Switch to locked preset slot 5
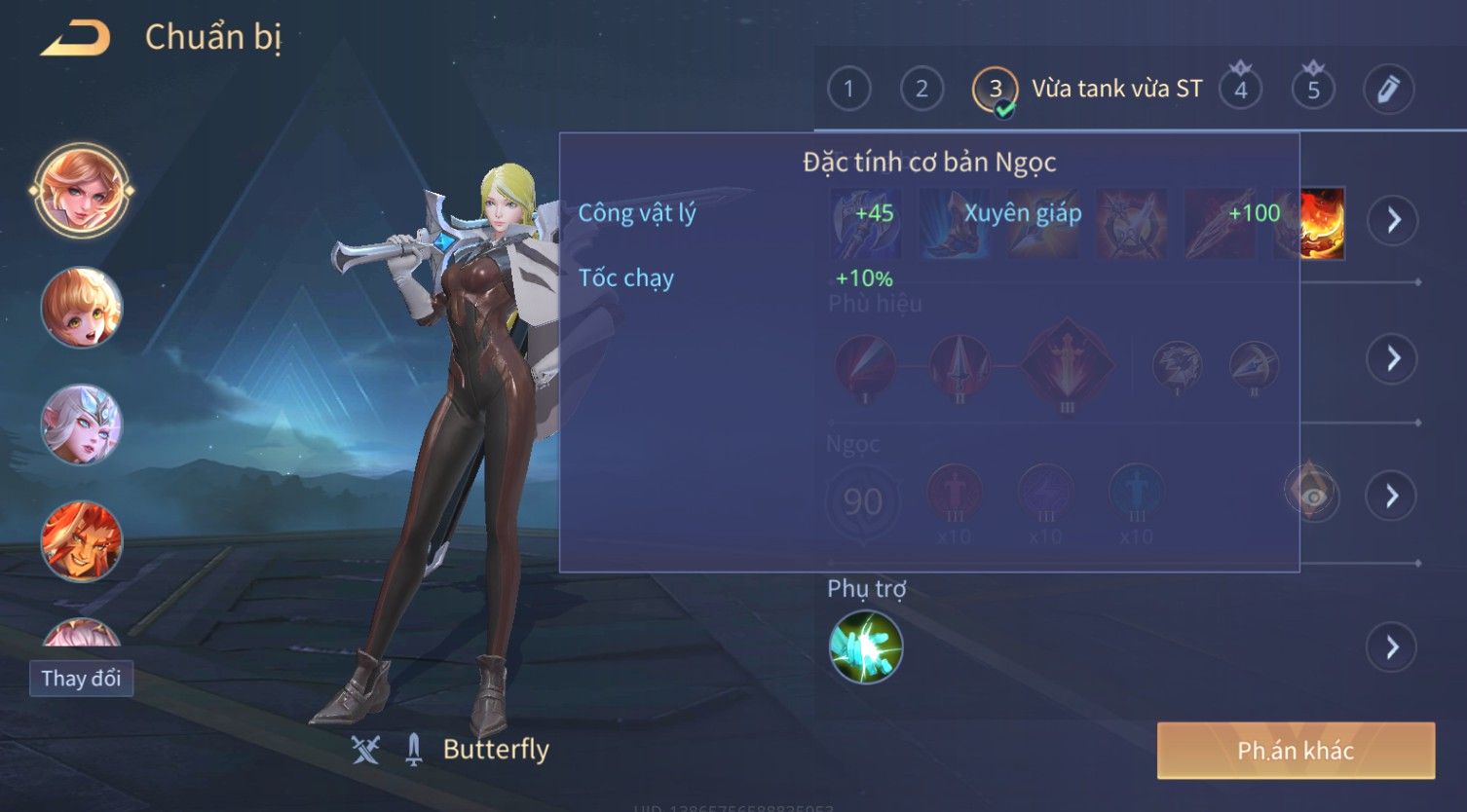The image size is (1467, 812). click(x=1313, y=90)
